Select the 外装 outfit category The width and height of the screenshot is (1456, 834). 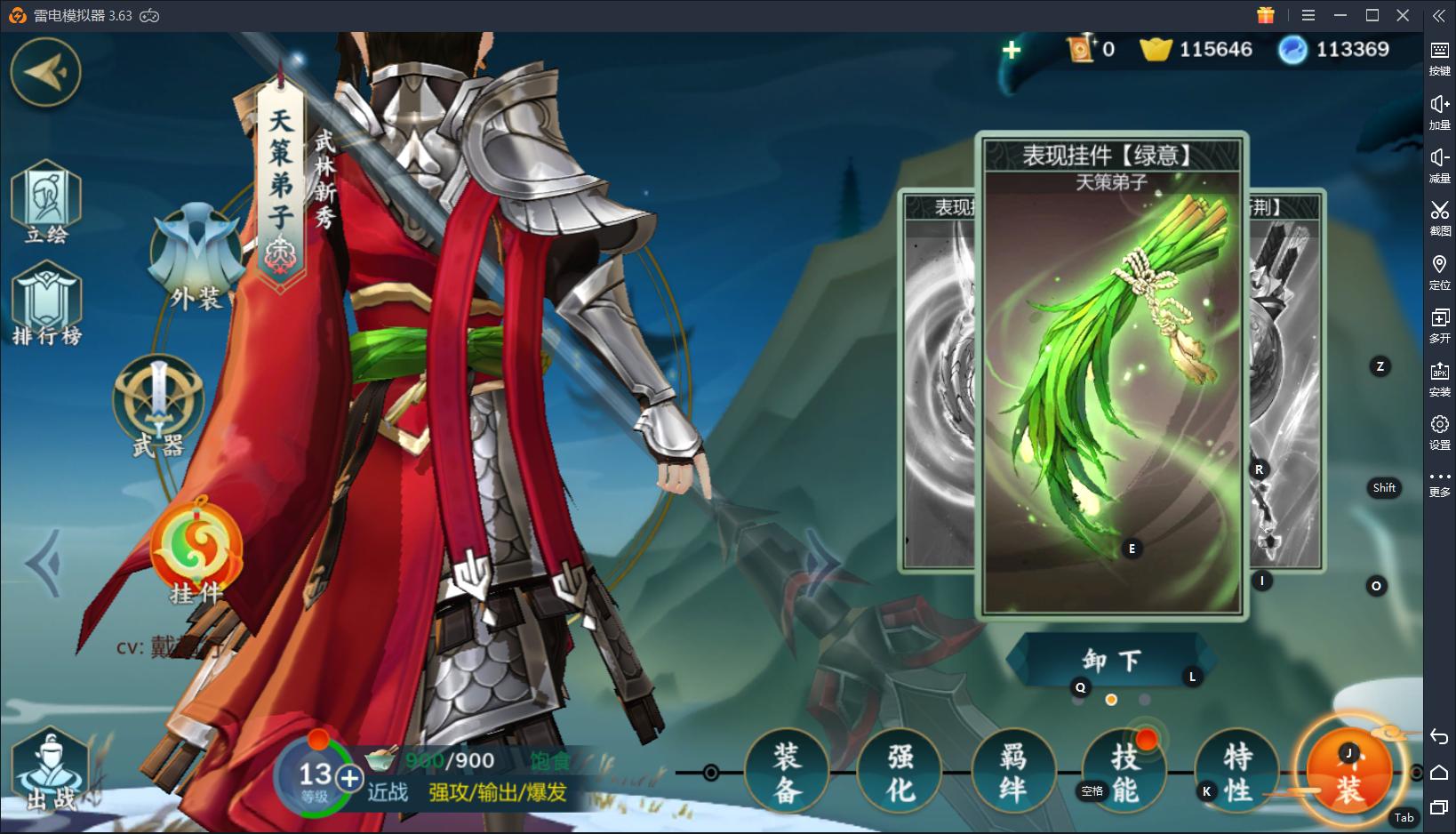click(196, 258)
